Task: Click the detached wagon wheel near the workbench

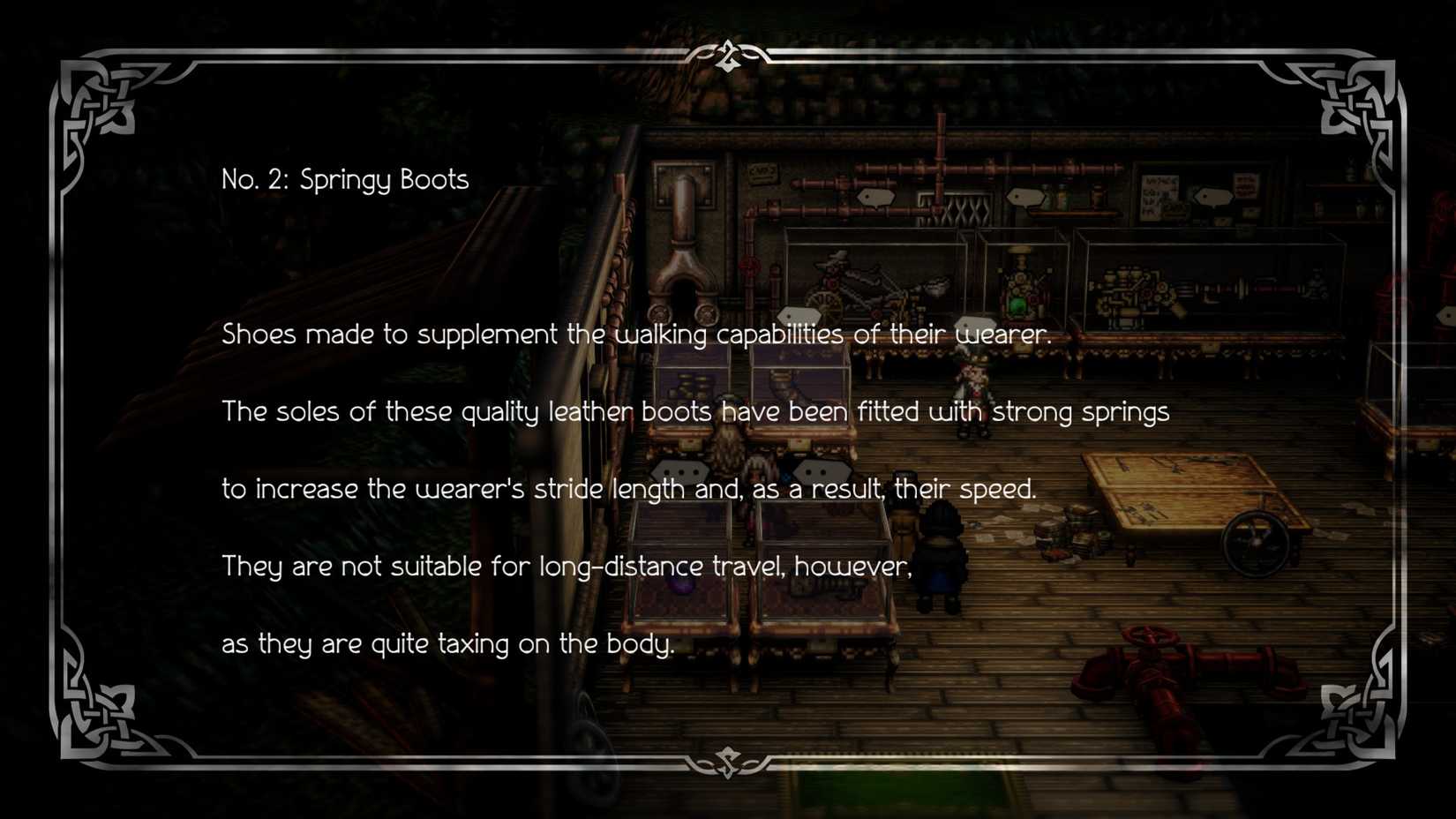Action: 1257,541
